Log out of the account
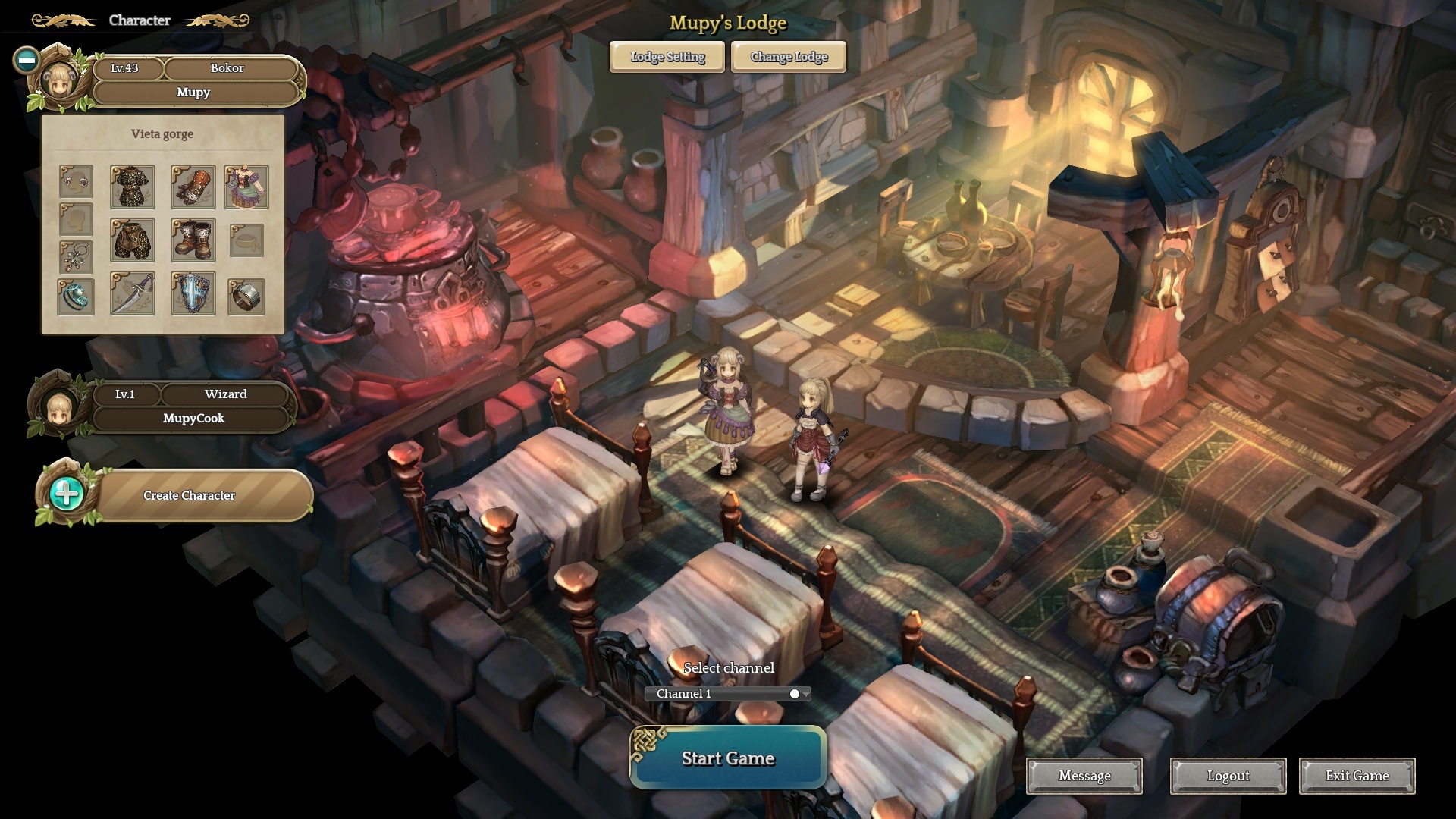This screenshot has height=819, width=1456. [x=1228, y=776]
